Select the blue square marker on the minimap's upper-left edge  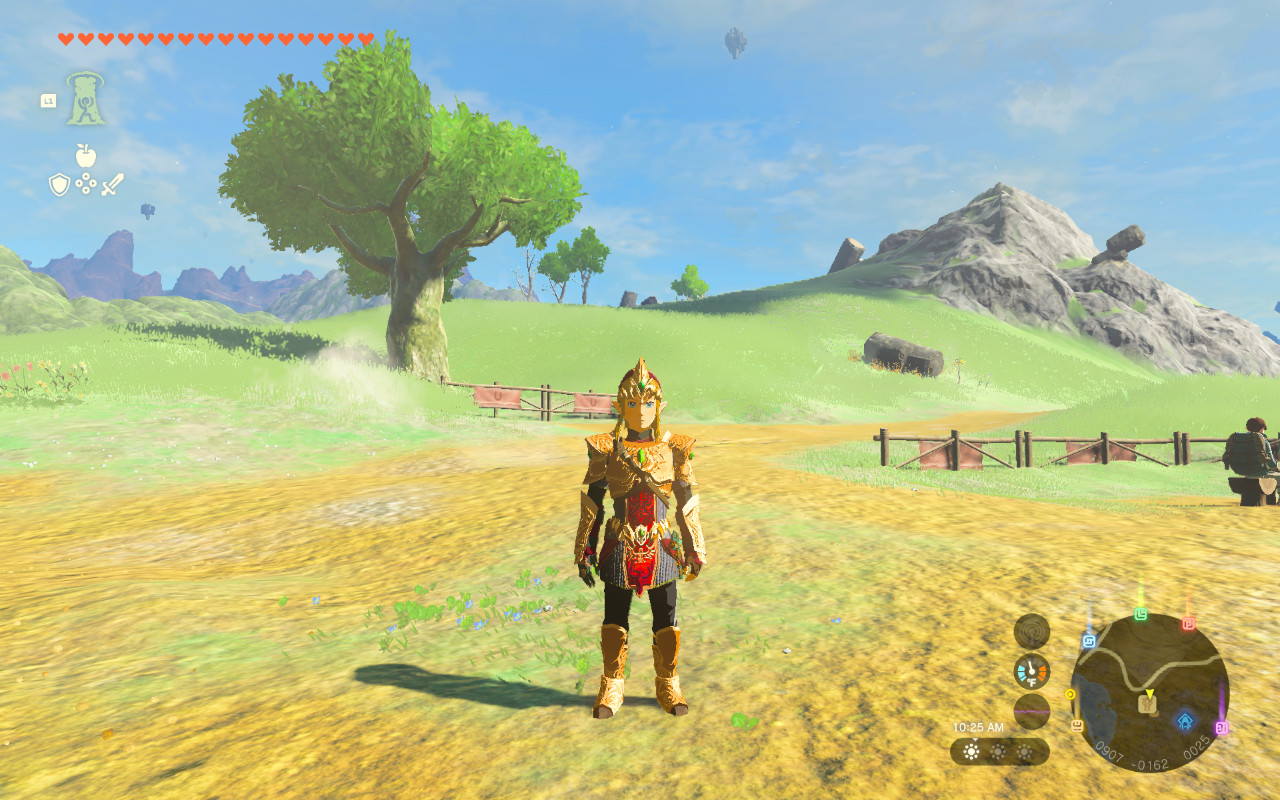tap(1090, 640)
